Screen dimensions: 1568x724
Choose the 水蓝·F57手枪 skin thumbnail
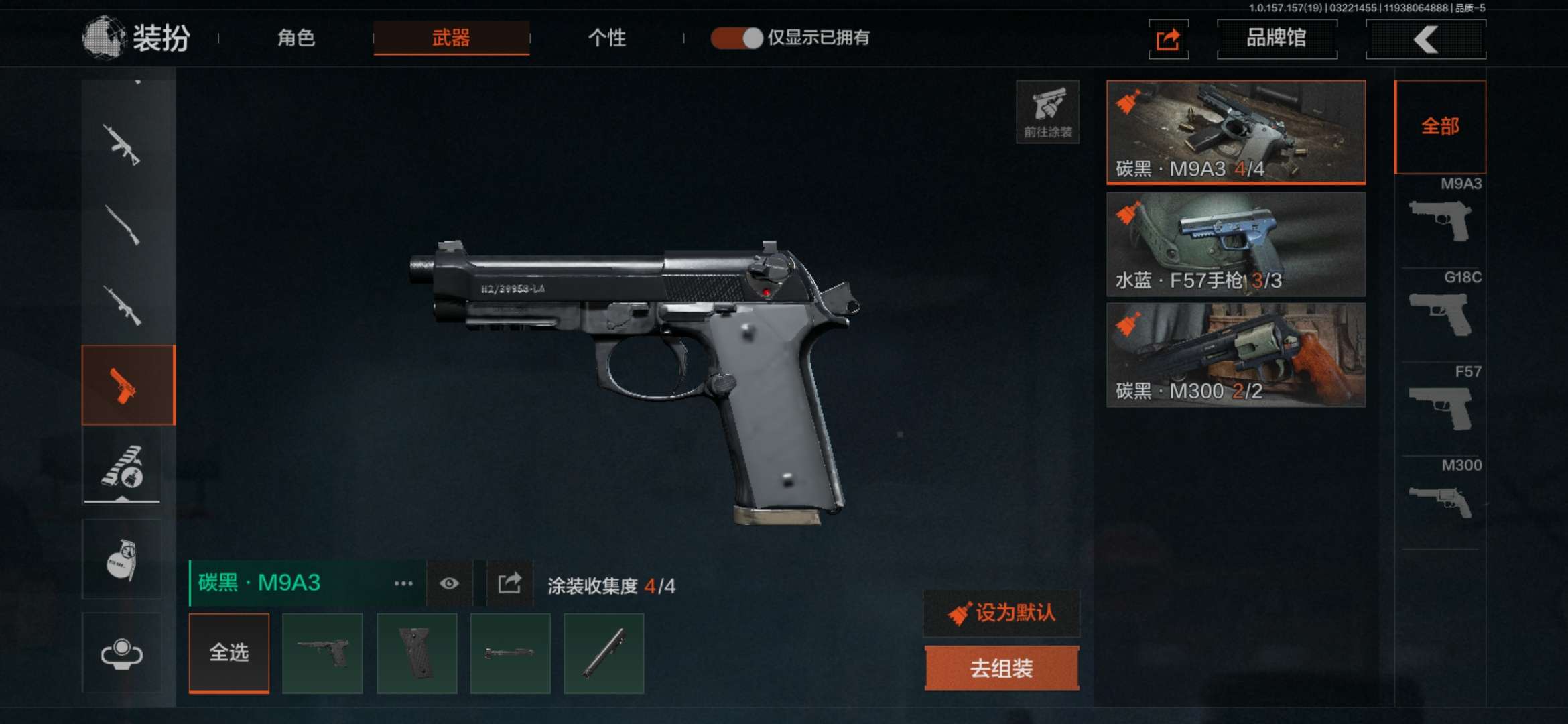(1236, 244)
